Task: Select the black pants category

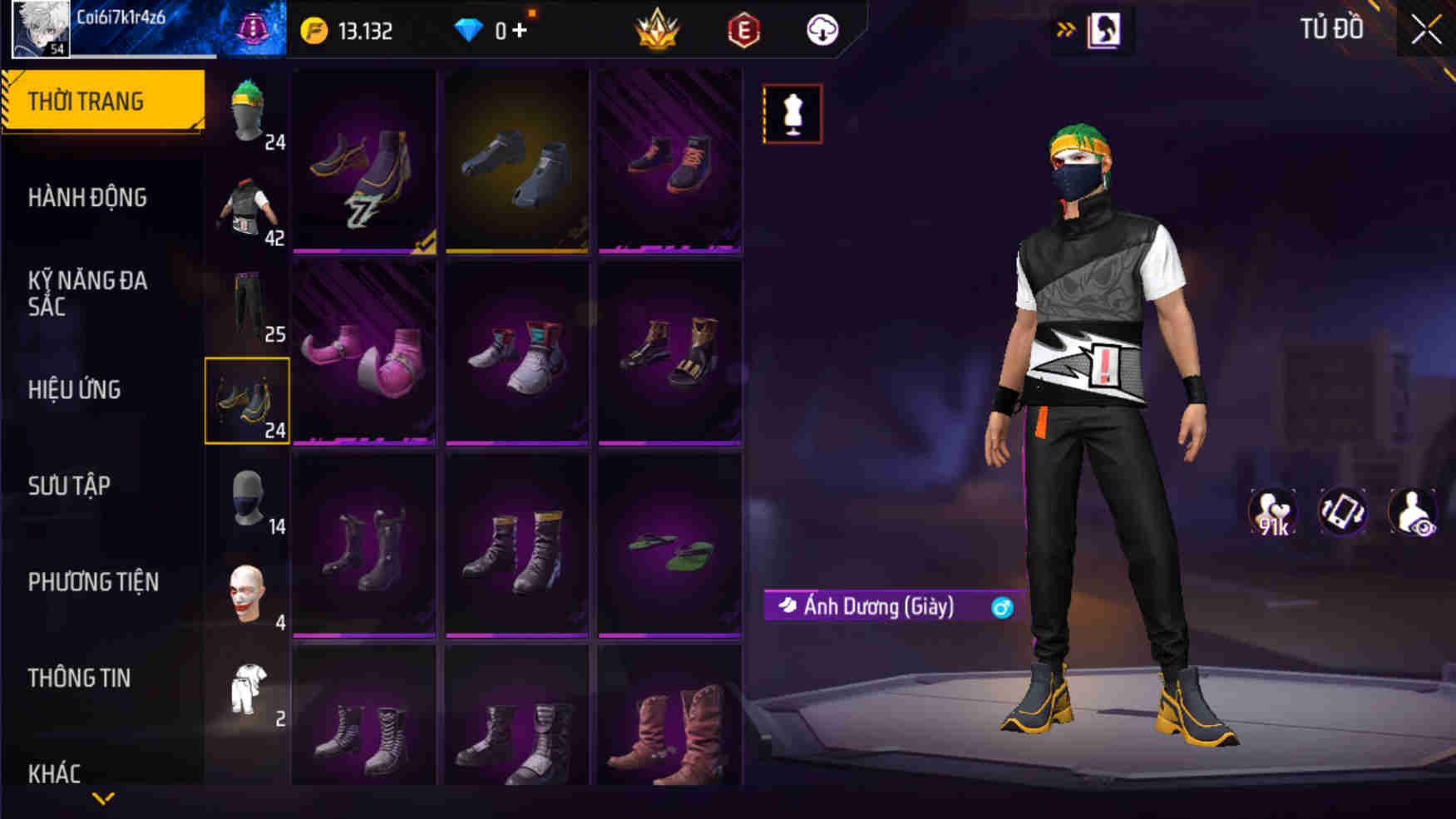Action: (x=247, y=305)
